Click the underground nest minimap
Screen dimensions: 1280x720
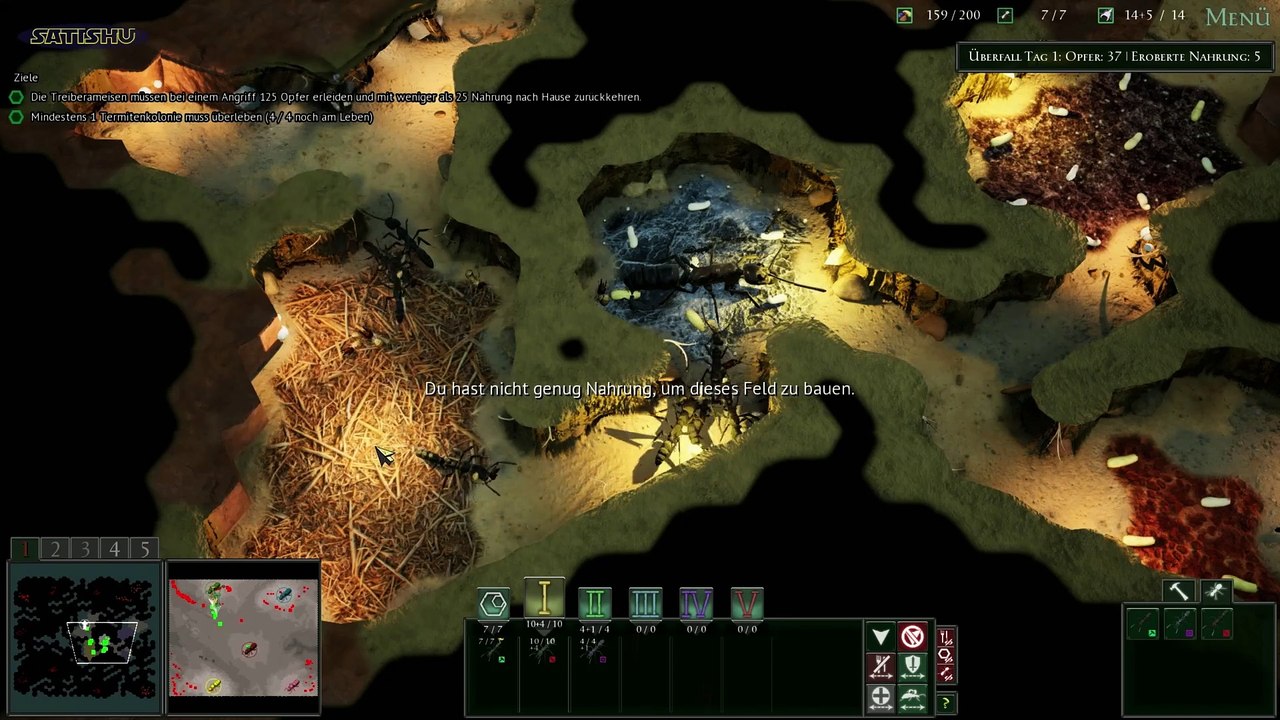tap(84, 636)
